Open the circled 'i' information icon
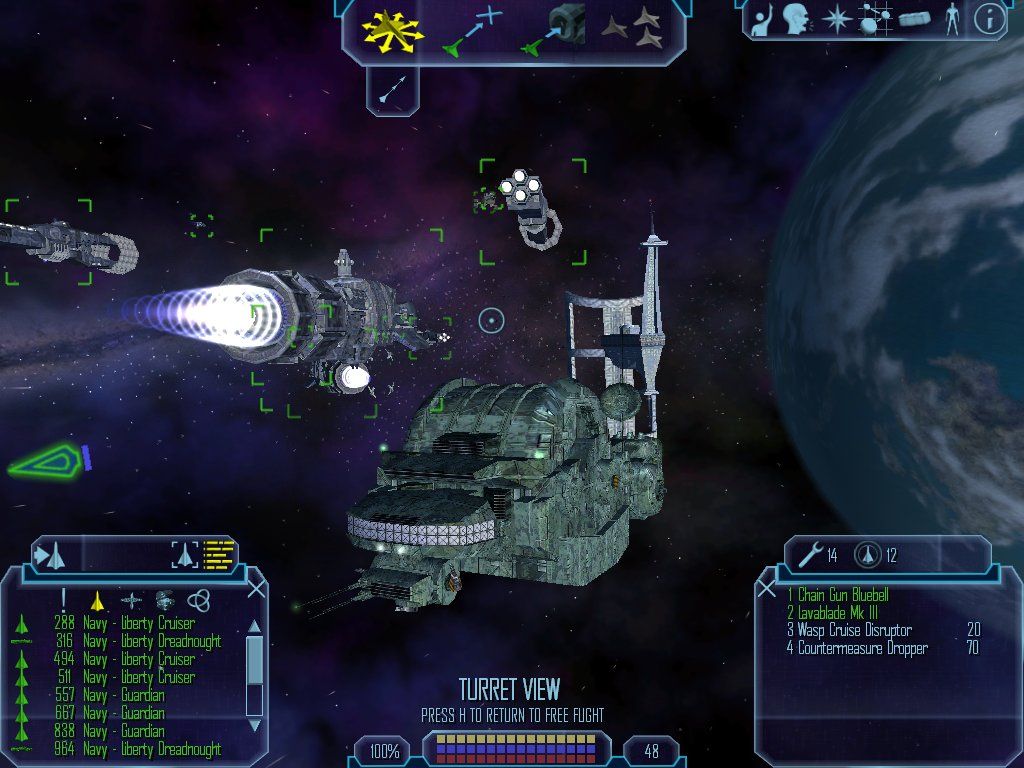The height and width of the screenshot is (768, 1024). coord(989,19)
